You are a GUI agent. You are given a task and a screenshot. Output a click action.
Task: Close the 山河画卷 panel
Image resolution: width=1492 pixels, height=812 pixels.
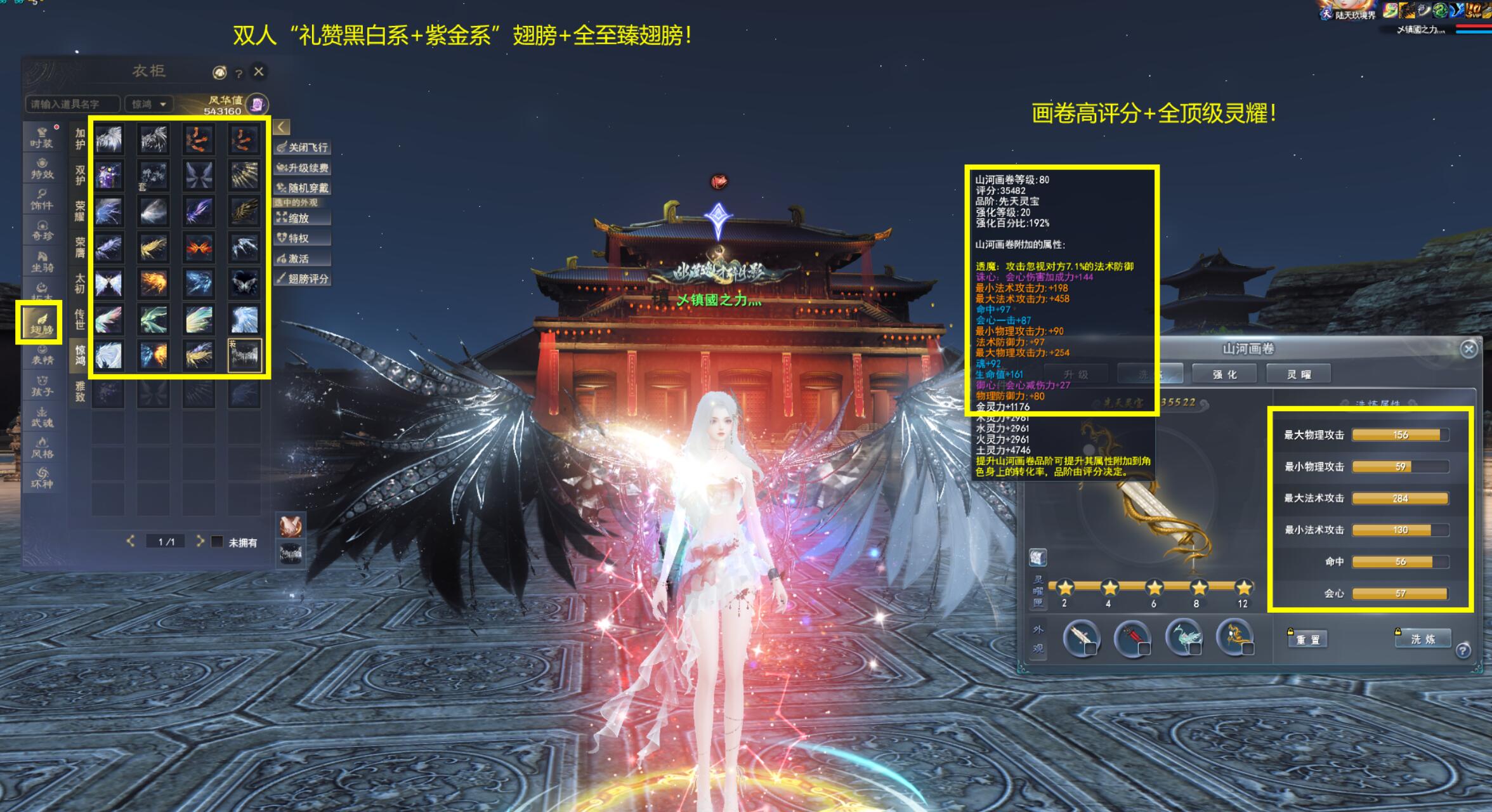[x=1469, y=349]
